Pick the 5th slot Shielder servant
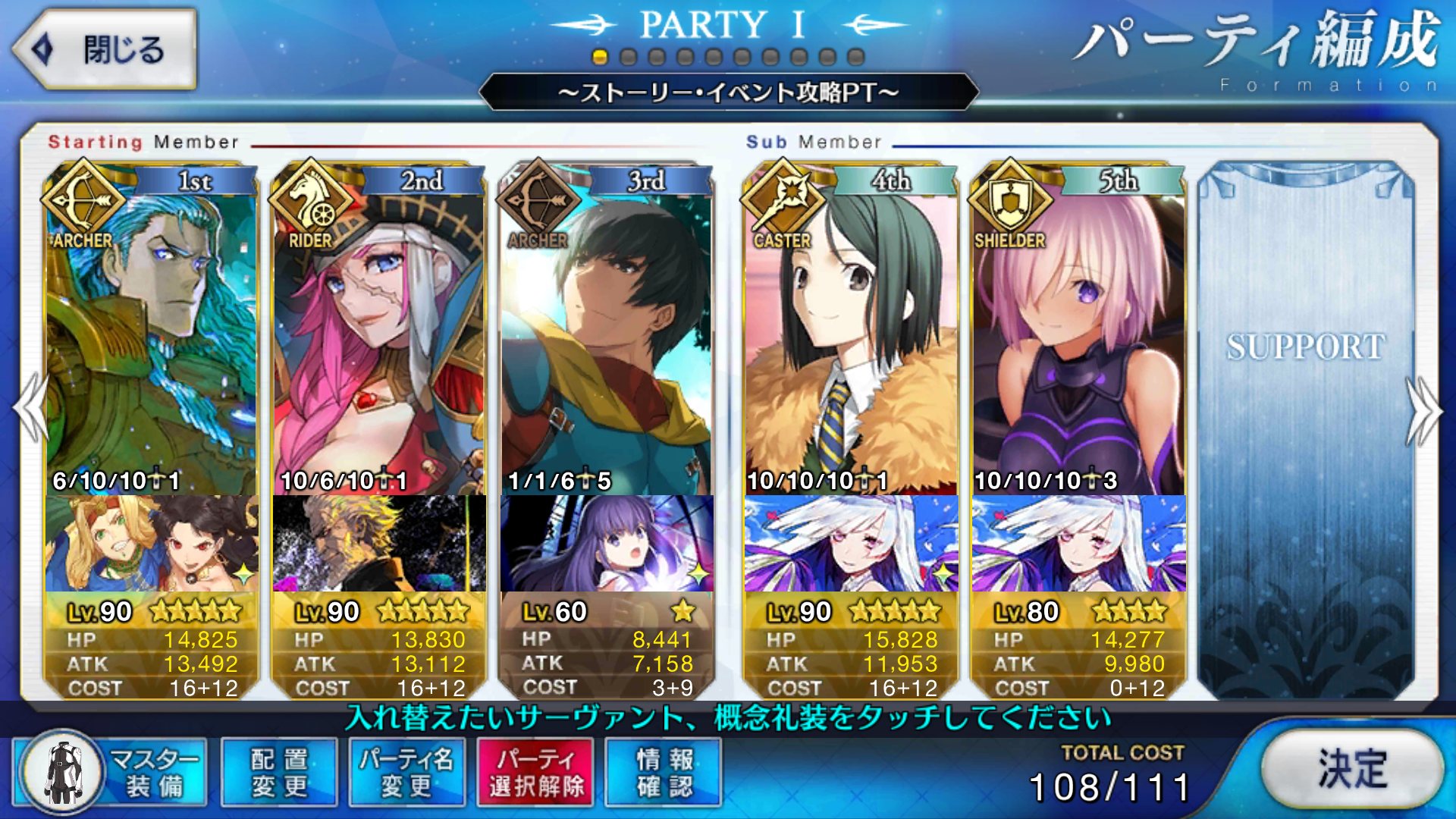The width and height of the screenshot is (1456, 819). 1078,341
